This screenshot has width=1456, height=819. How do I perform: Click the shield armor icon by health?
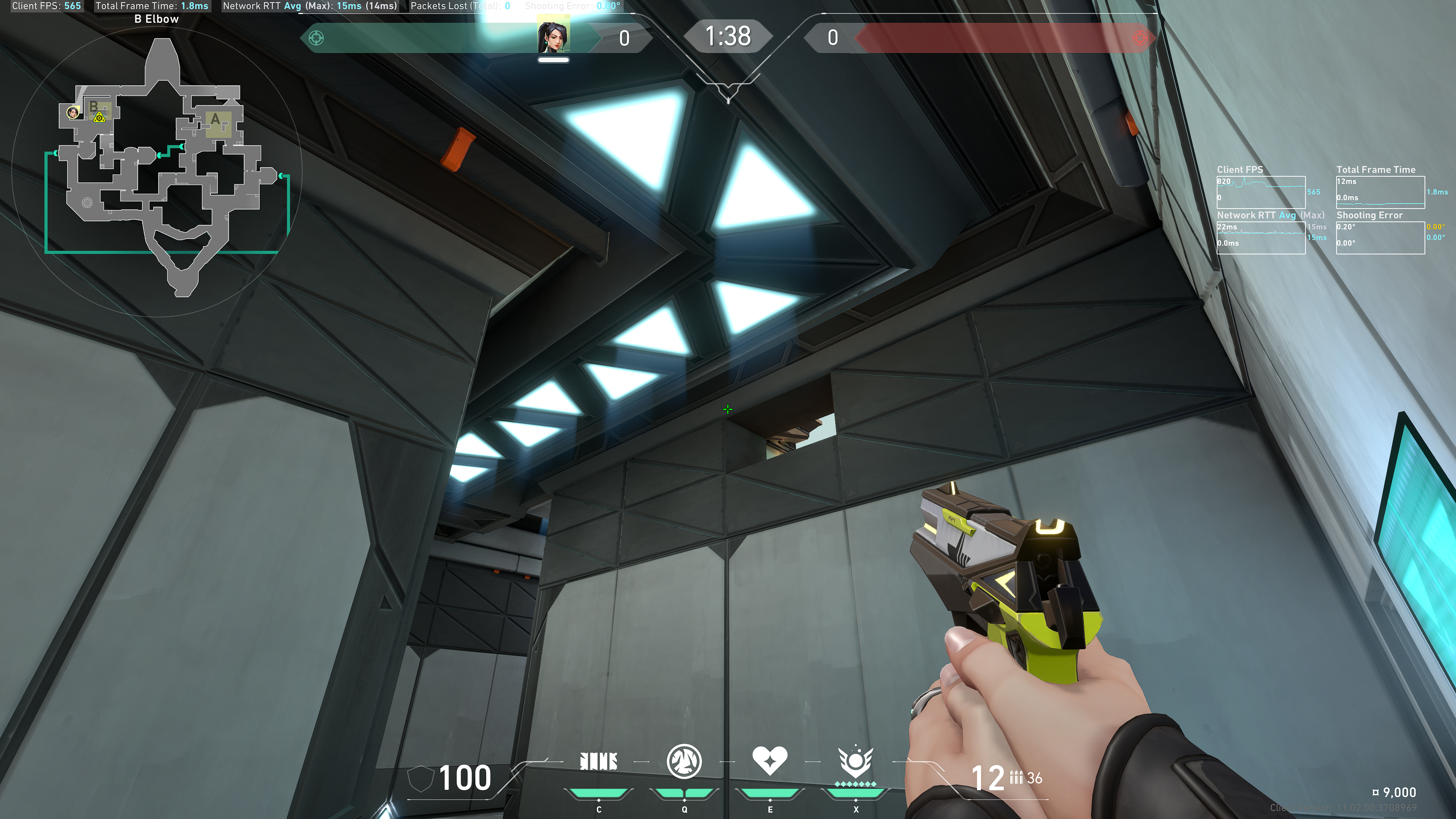(420, 779)
